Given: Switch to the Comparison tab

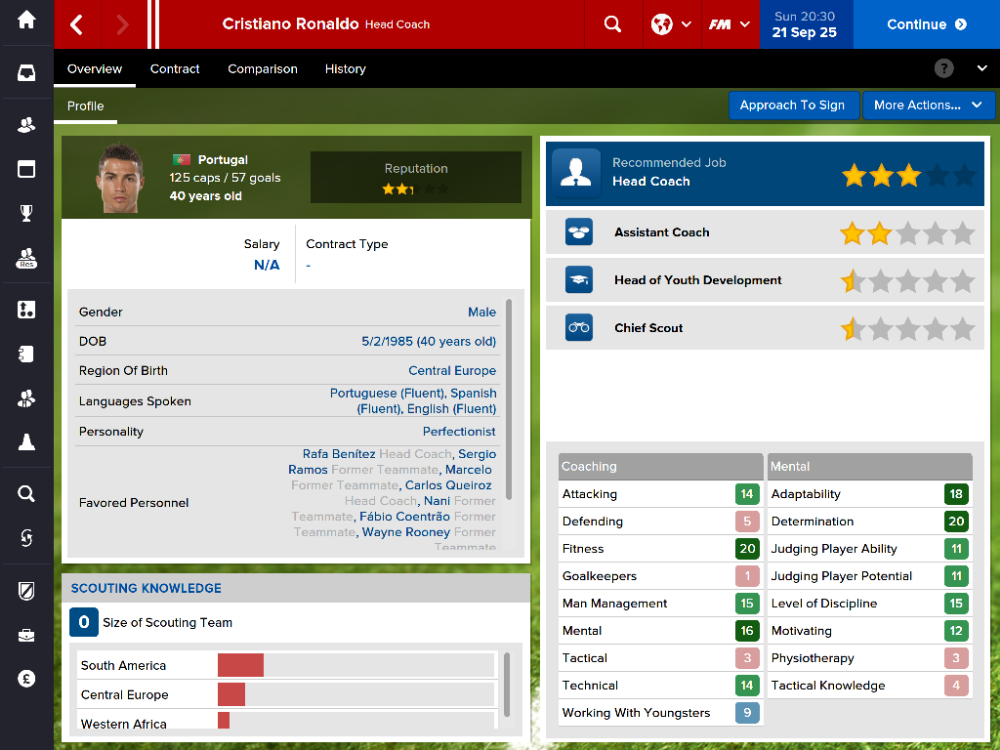Looking at the screenshot, I should [x=262, y=69].
